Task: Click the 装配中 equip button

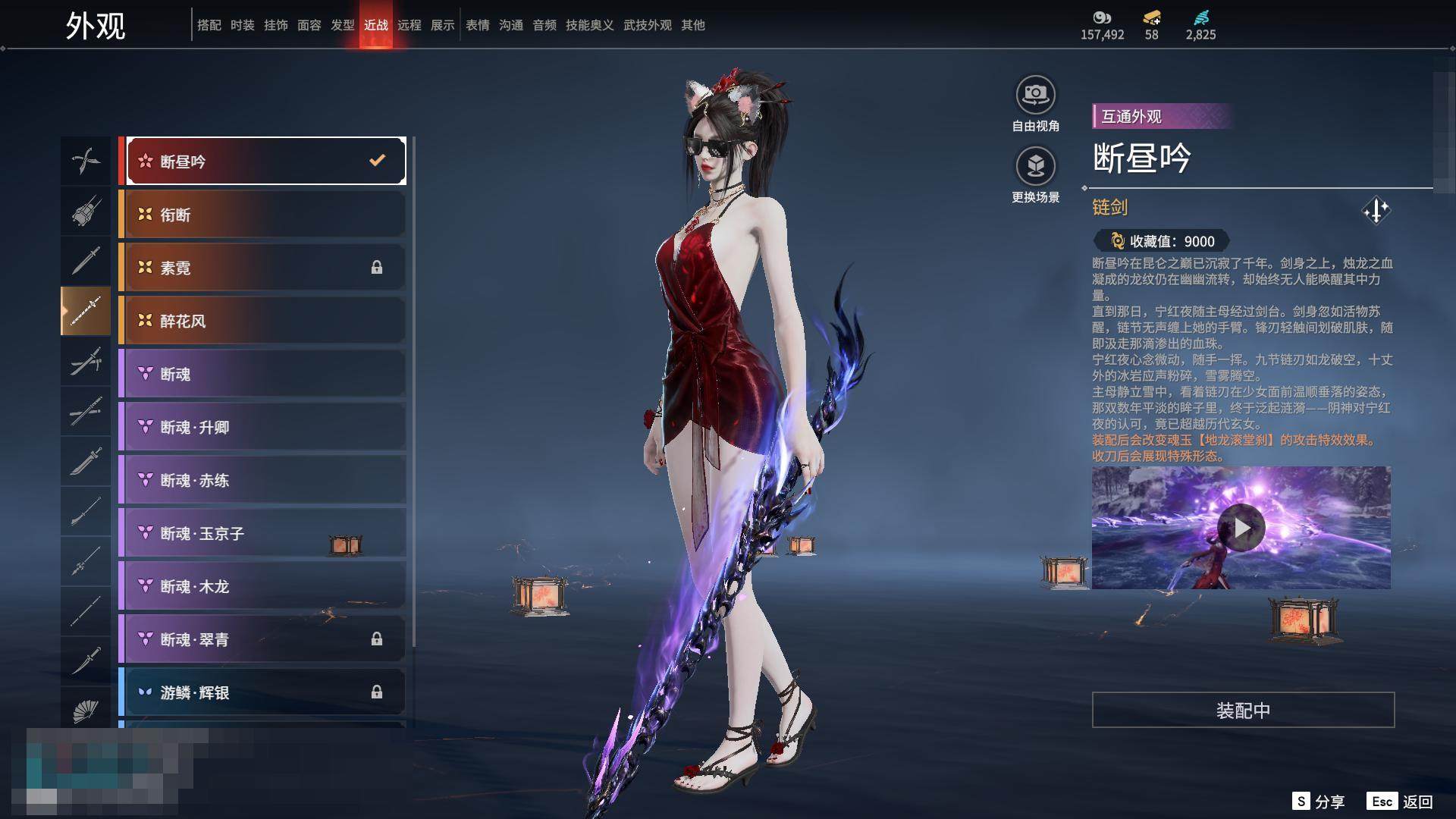Action: click(1243, 710)
